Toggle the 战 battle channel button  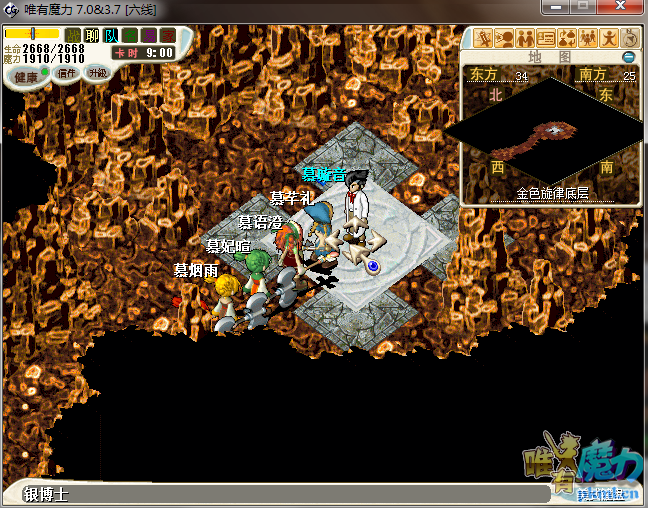coord(73,36)
